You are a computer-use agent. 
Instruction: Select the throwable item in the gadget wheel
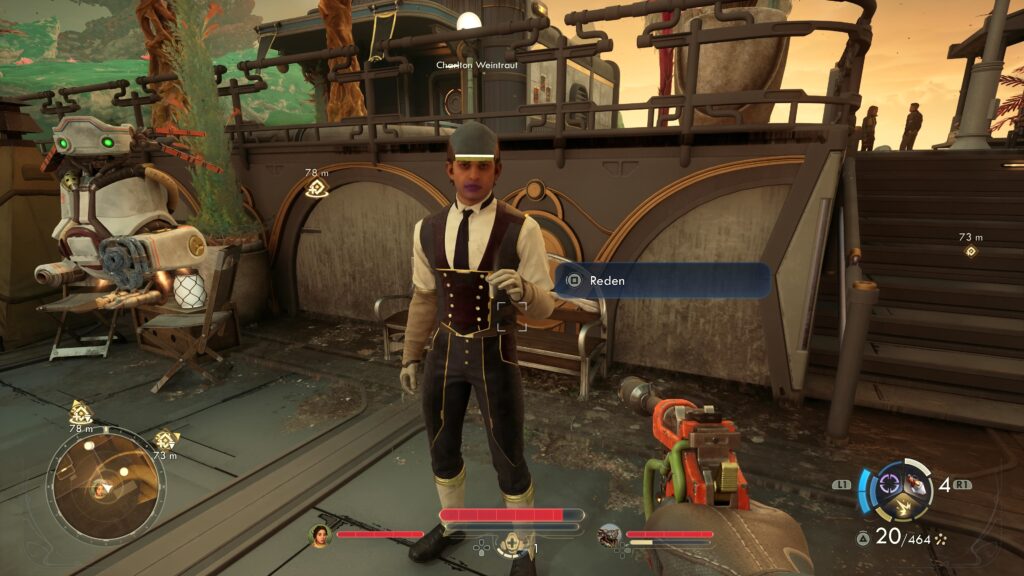pos(915,485)
